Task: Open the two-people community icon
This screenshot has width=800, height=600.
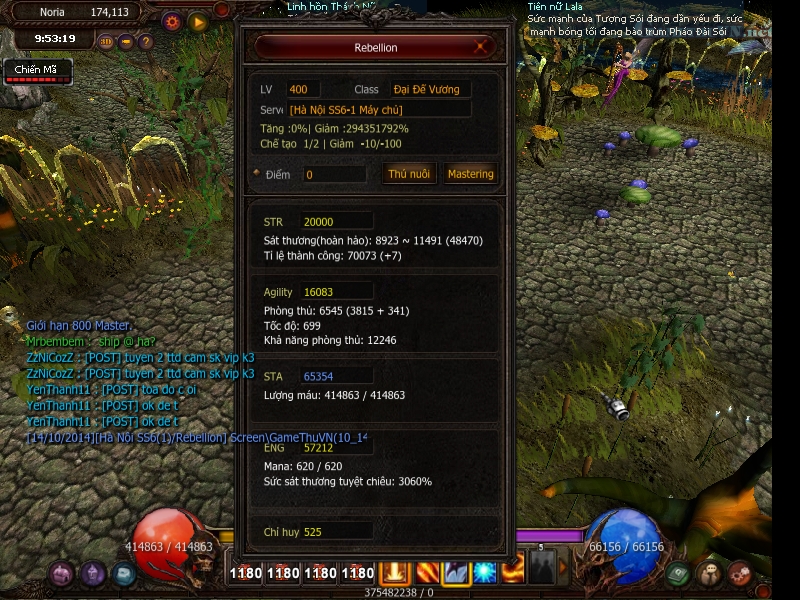Action: 711,574
